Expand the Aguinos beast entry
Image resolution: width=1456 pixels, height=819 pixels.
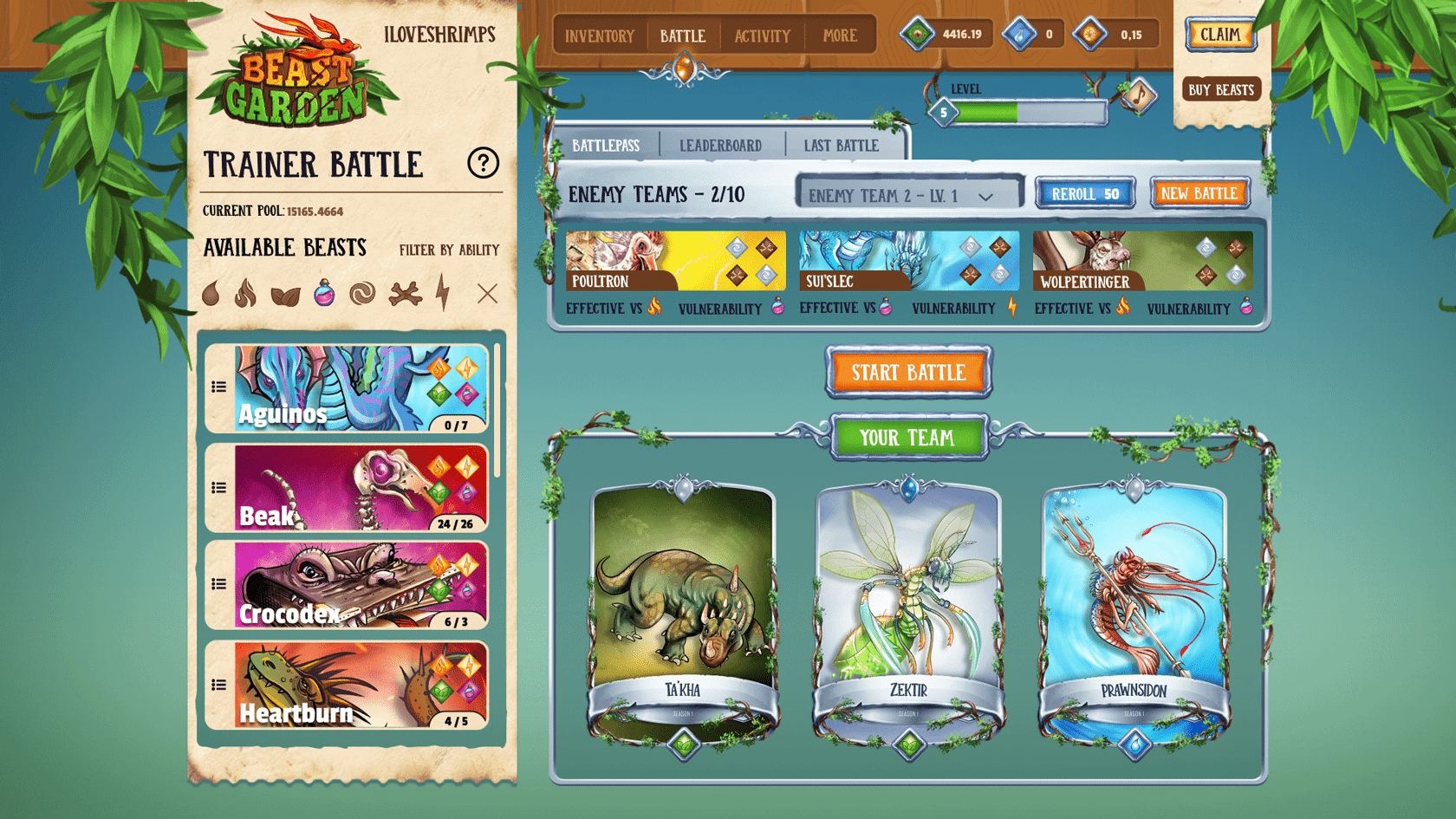pyautogui.click(x=218, y=388)
